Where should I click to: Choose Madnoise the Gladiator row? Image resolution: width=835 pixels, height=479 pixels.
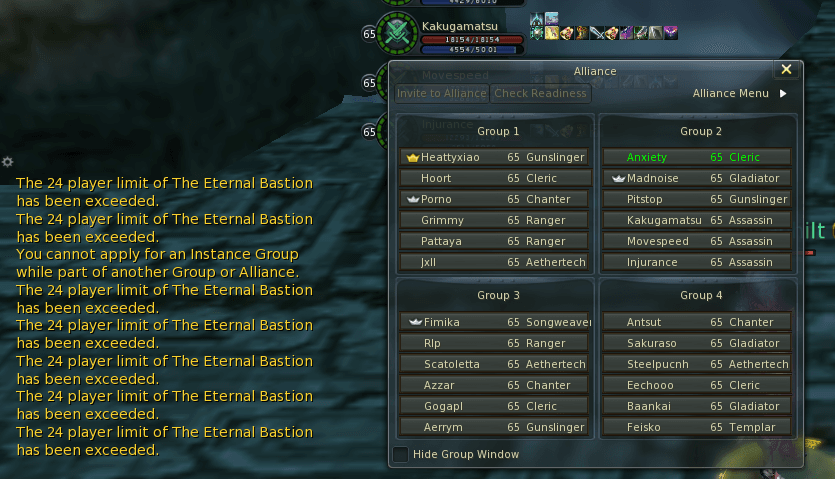pyautogui.click(x=696, y=178)
